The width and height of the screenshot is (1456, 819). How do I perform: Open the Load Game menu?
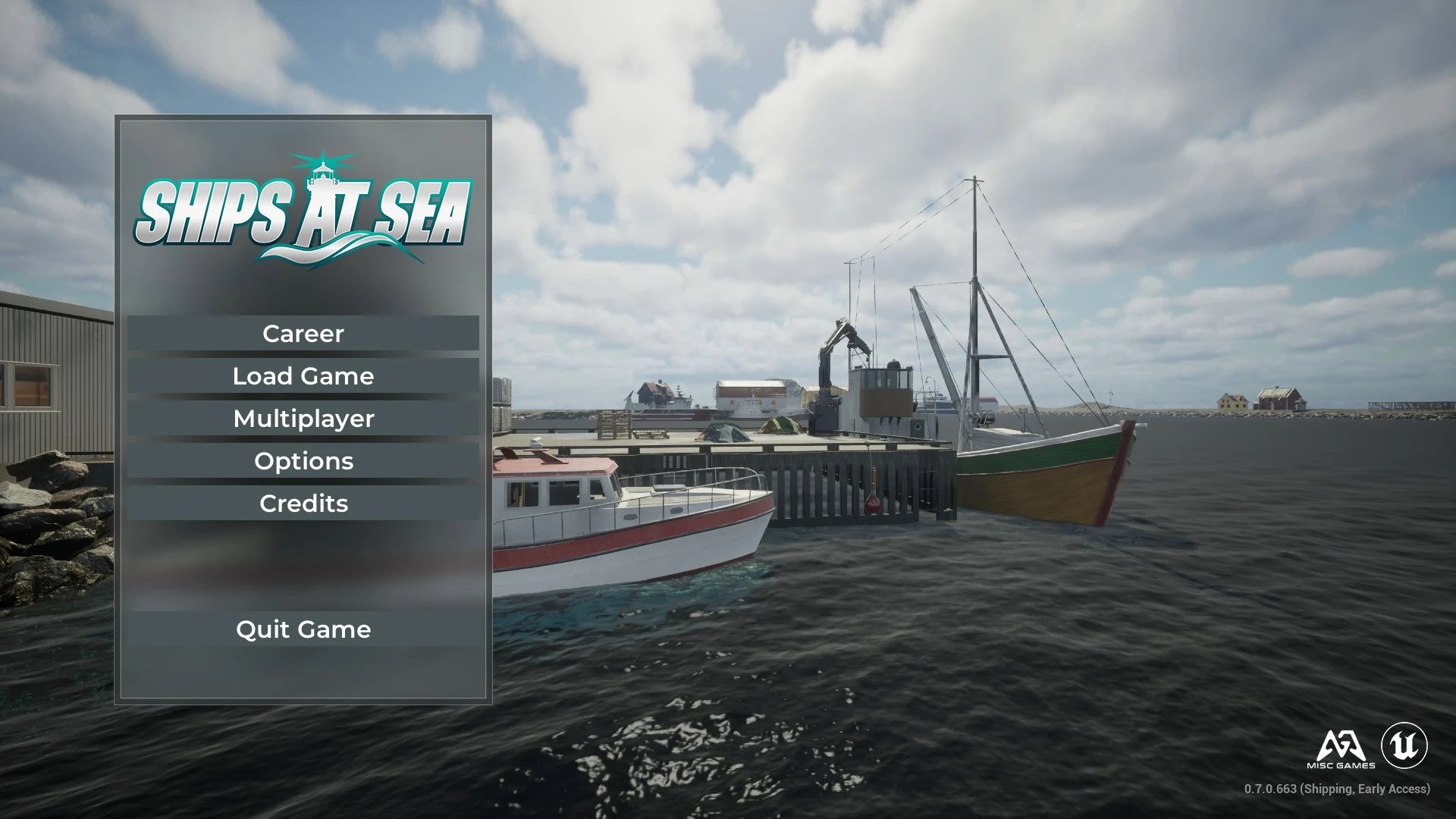303,376
